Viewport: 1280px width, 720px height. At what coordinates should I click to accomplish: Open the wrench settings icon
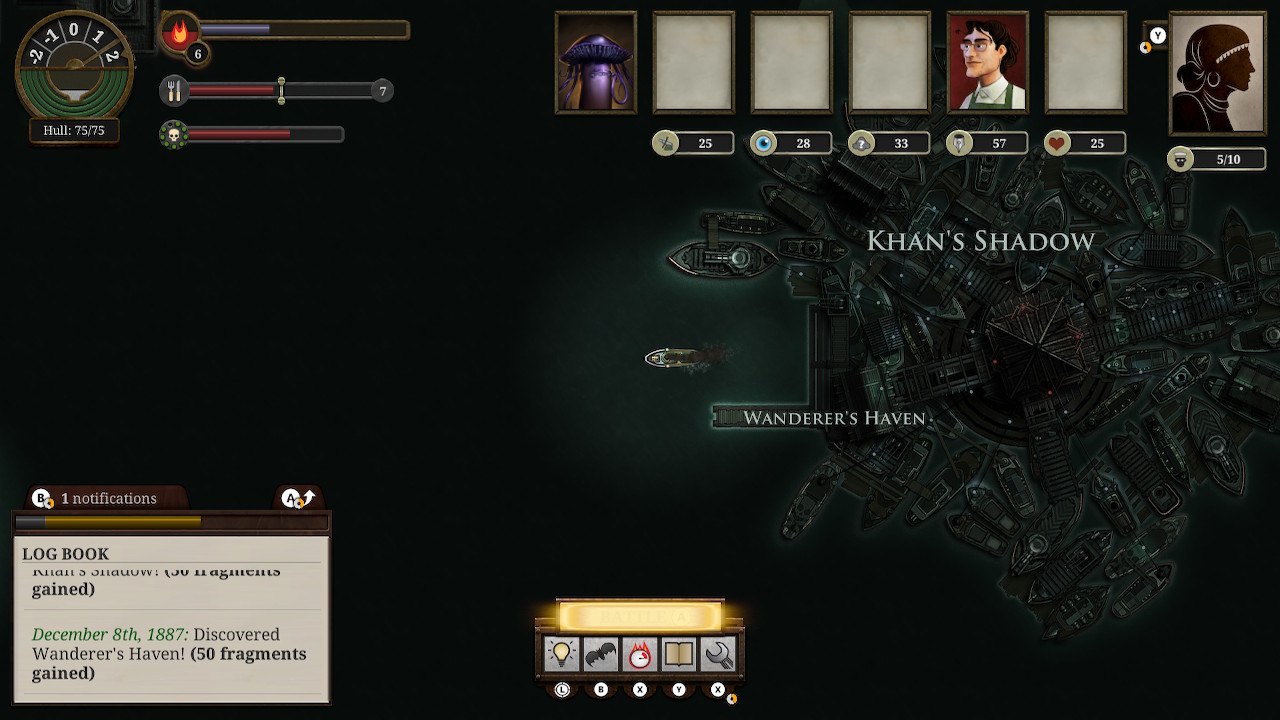[718, 654]
